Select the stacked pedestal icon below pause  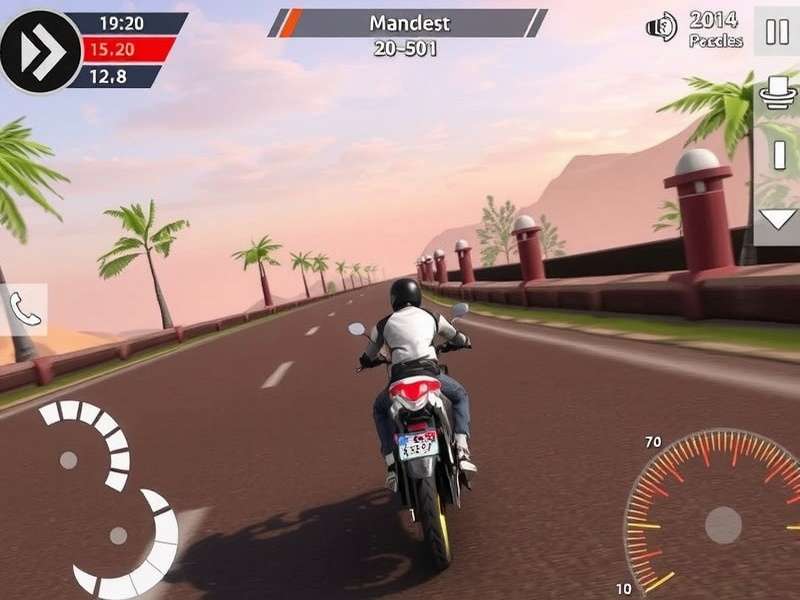tap(777, 92)
